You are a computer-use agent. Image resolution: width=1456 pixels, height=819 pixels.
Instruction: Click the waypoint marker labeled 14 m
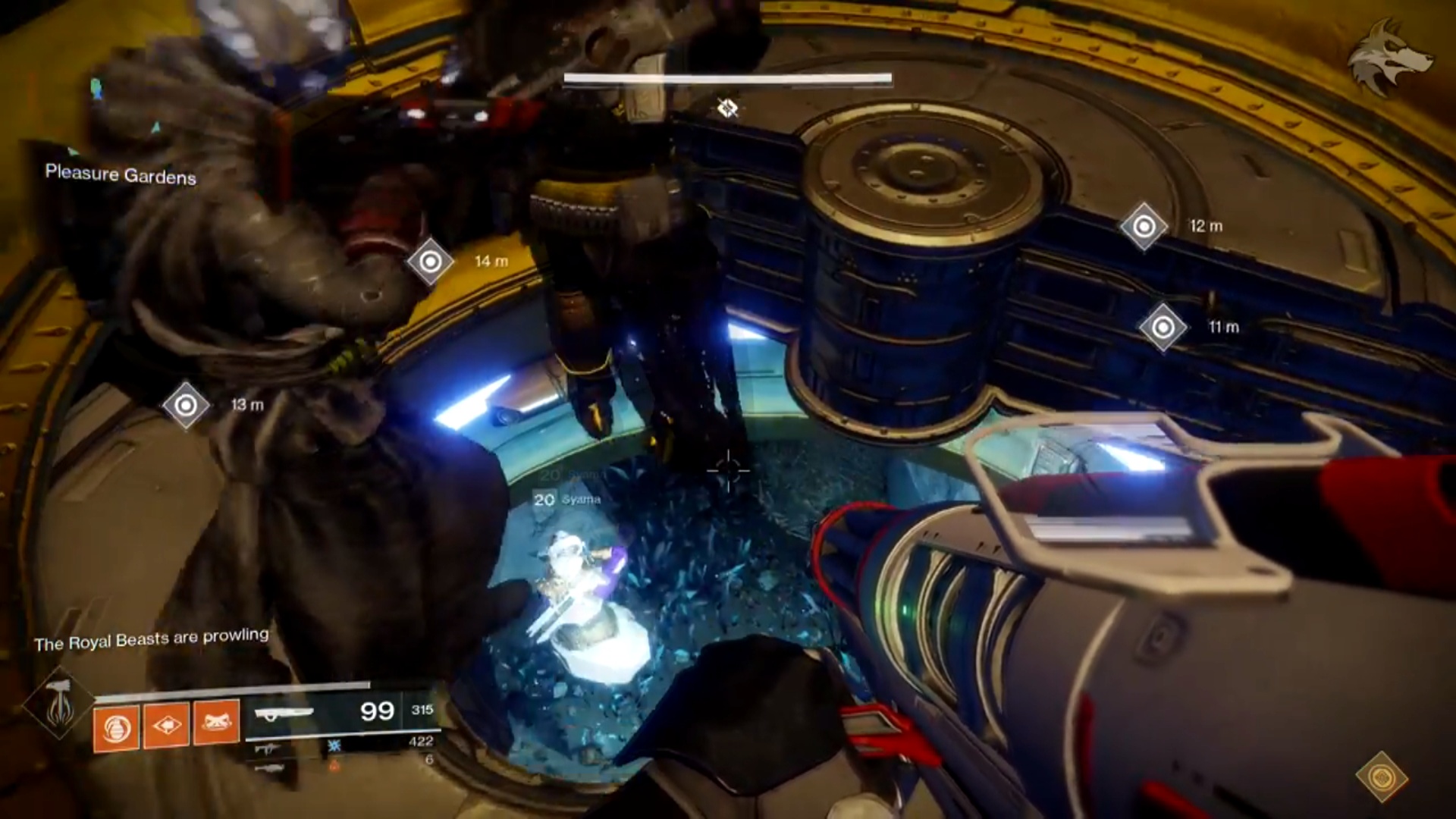[430, 262]
